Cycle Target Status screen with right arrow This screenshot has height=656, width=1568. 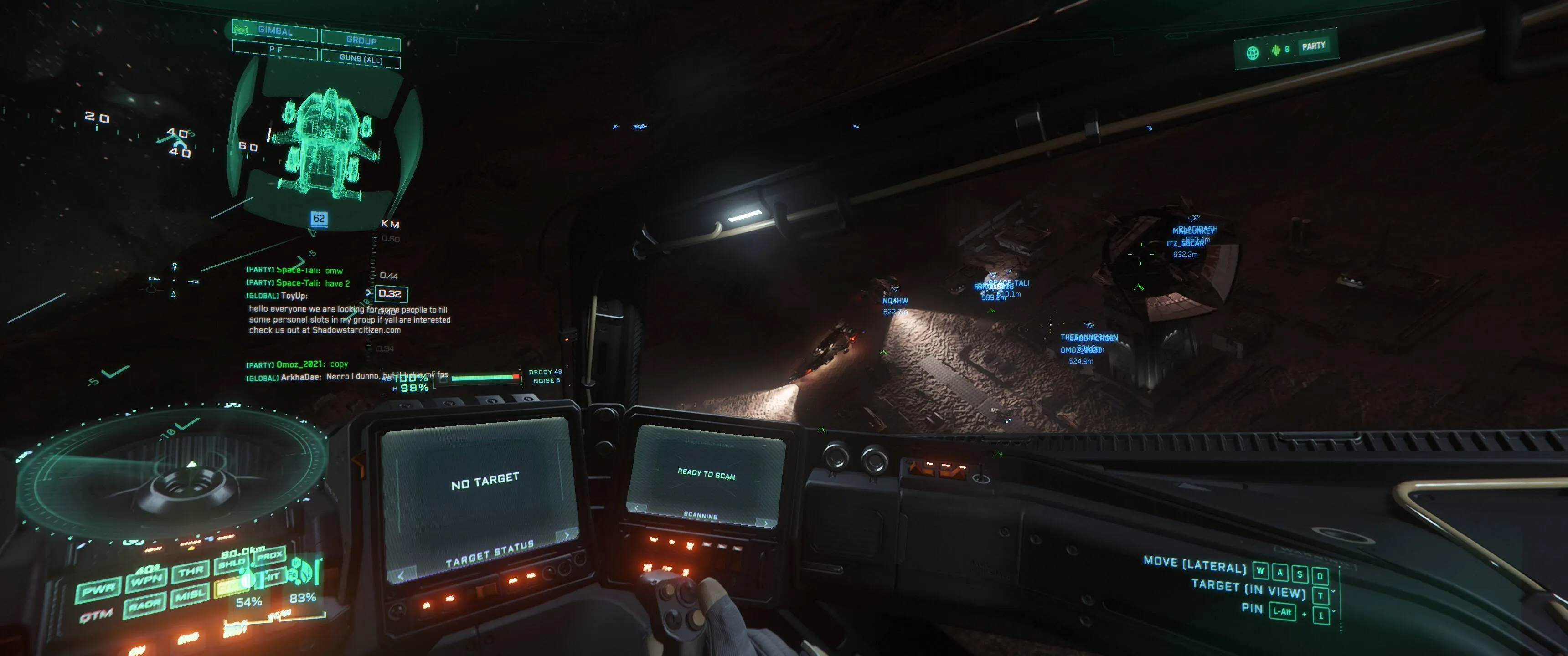566,536
